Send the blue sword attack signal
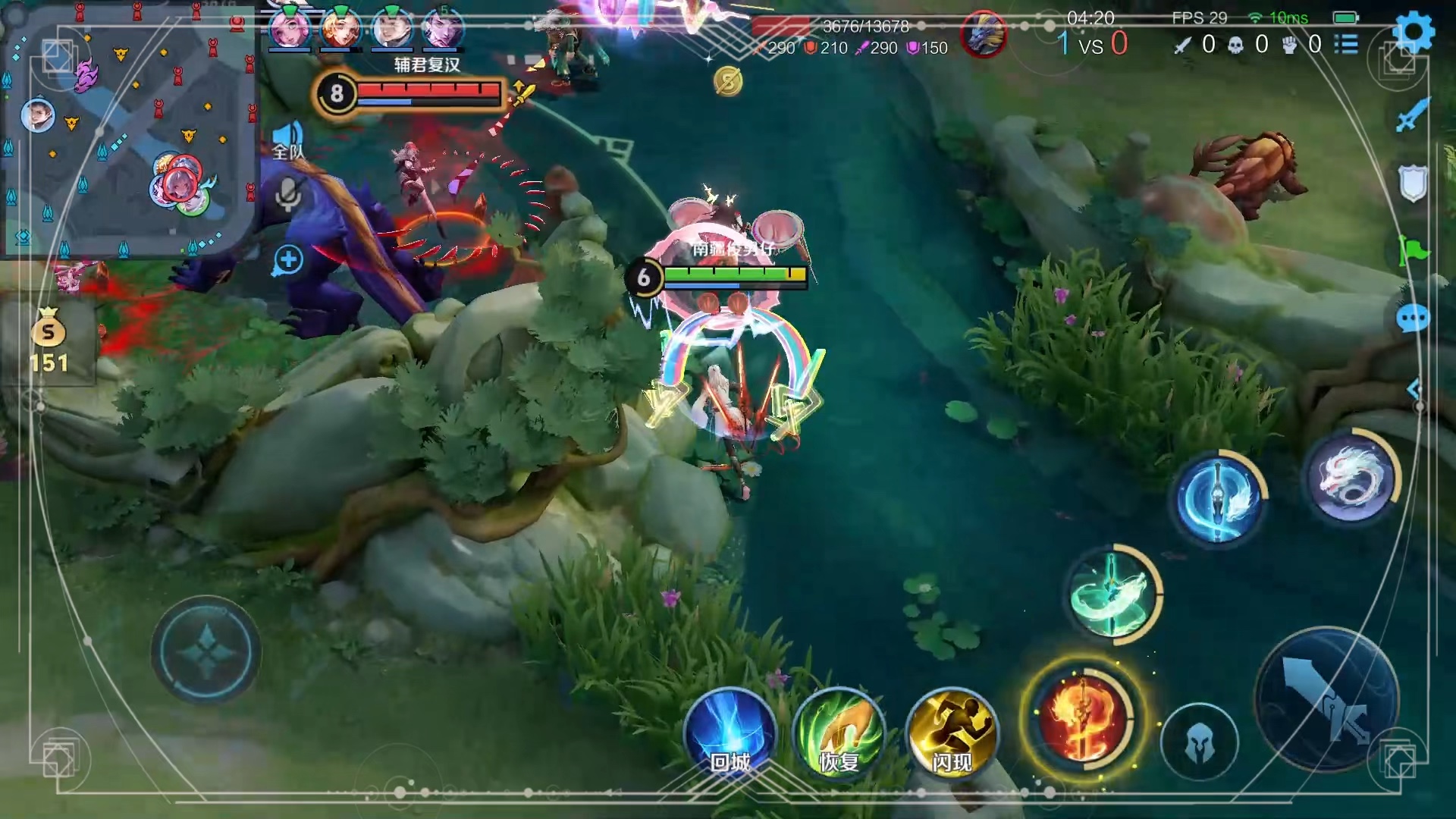1456x819 pixels. point(1412,116)
